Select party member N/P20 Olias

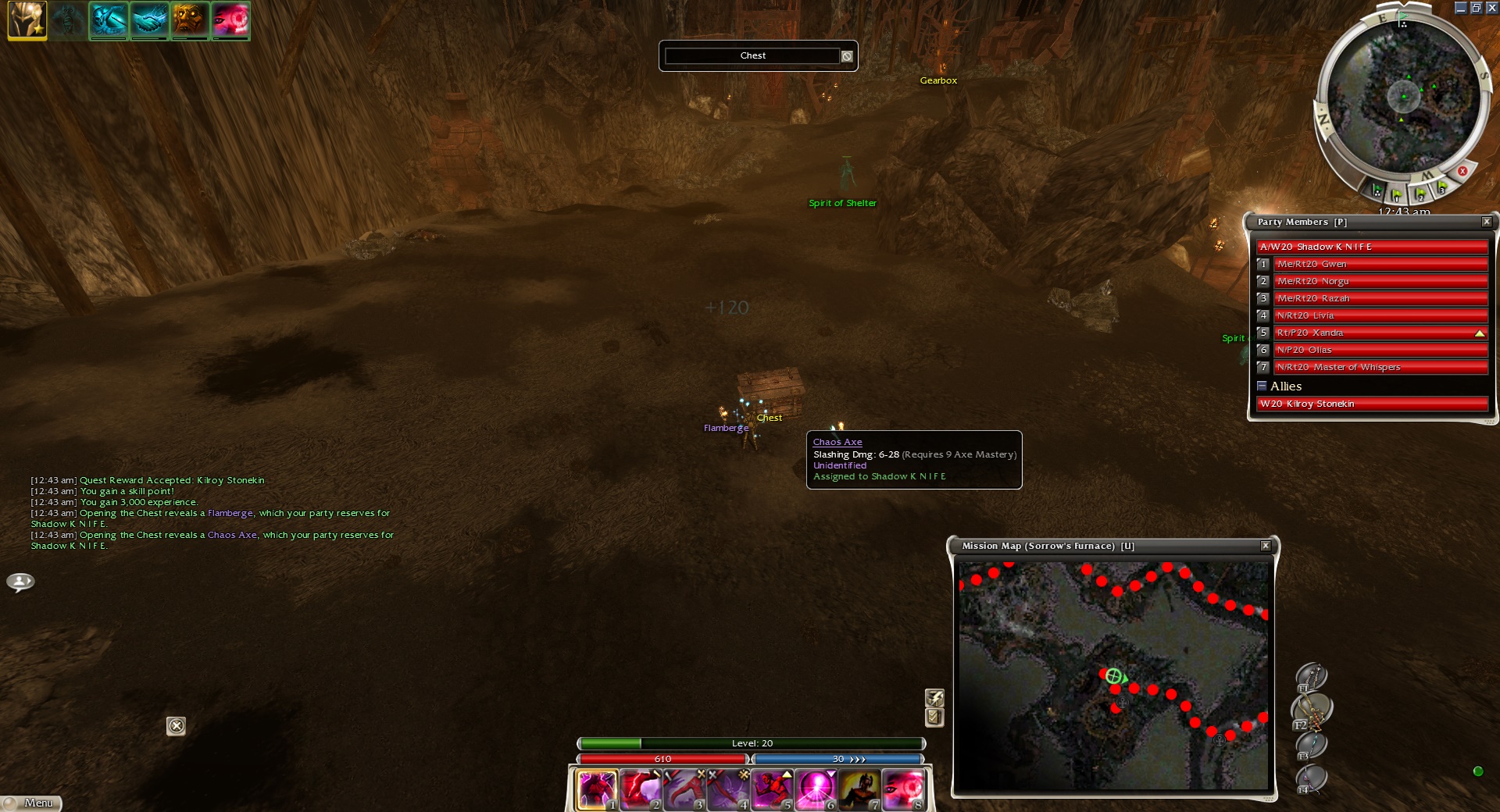pyautogui.click(x=1380, y=350)
